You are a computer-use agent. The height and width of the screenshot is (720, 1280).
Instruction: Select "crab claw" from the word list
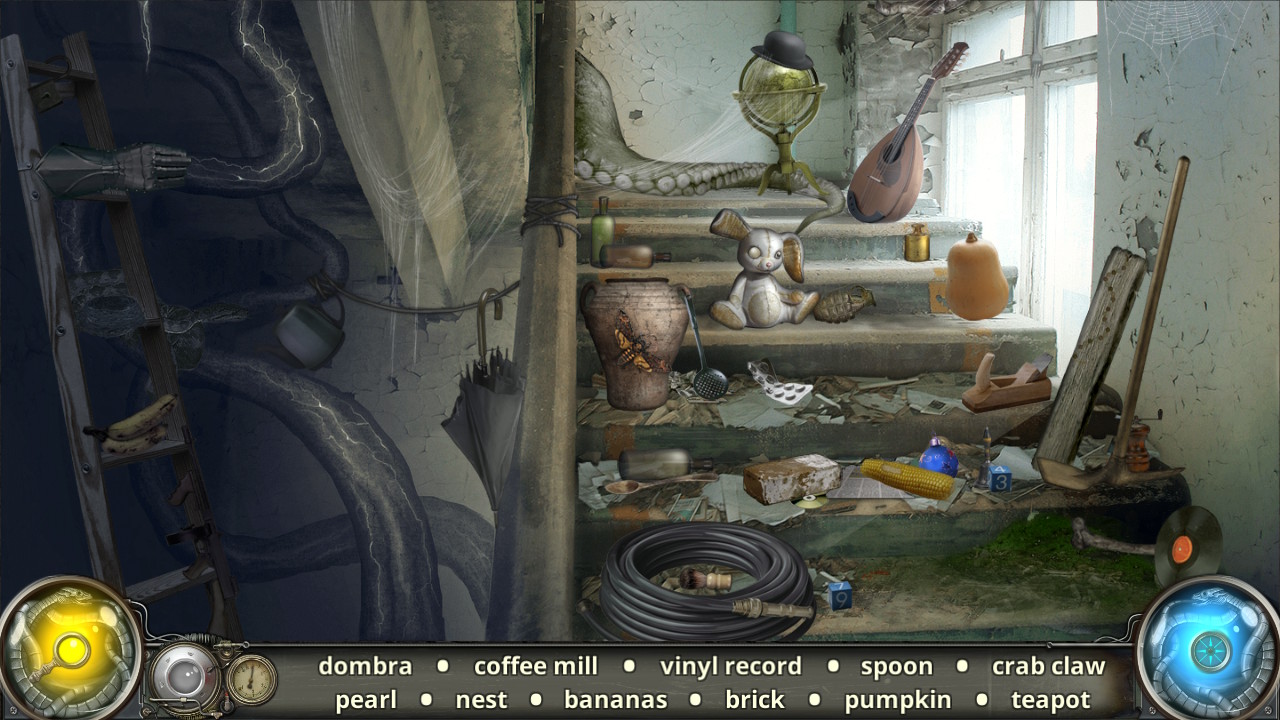pos(1049,666)
